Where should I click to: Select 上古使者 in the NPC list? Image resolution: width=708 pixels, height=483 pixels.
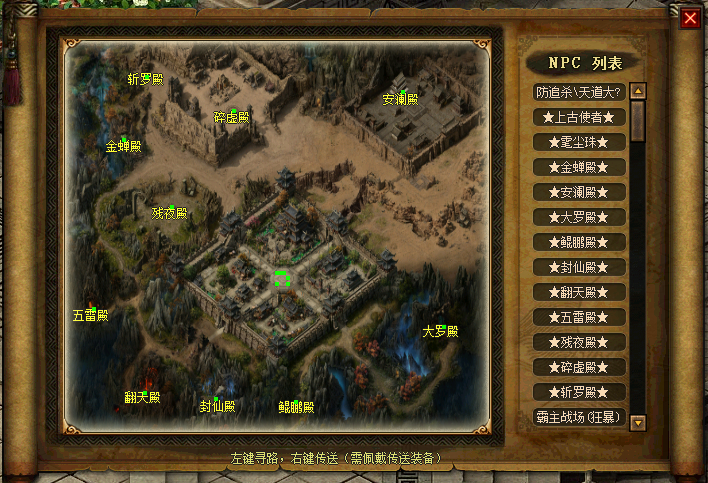point(578,117)
